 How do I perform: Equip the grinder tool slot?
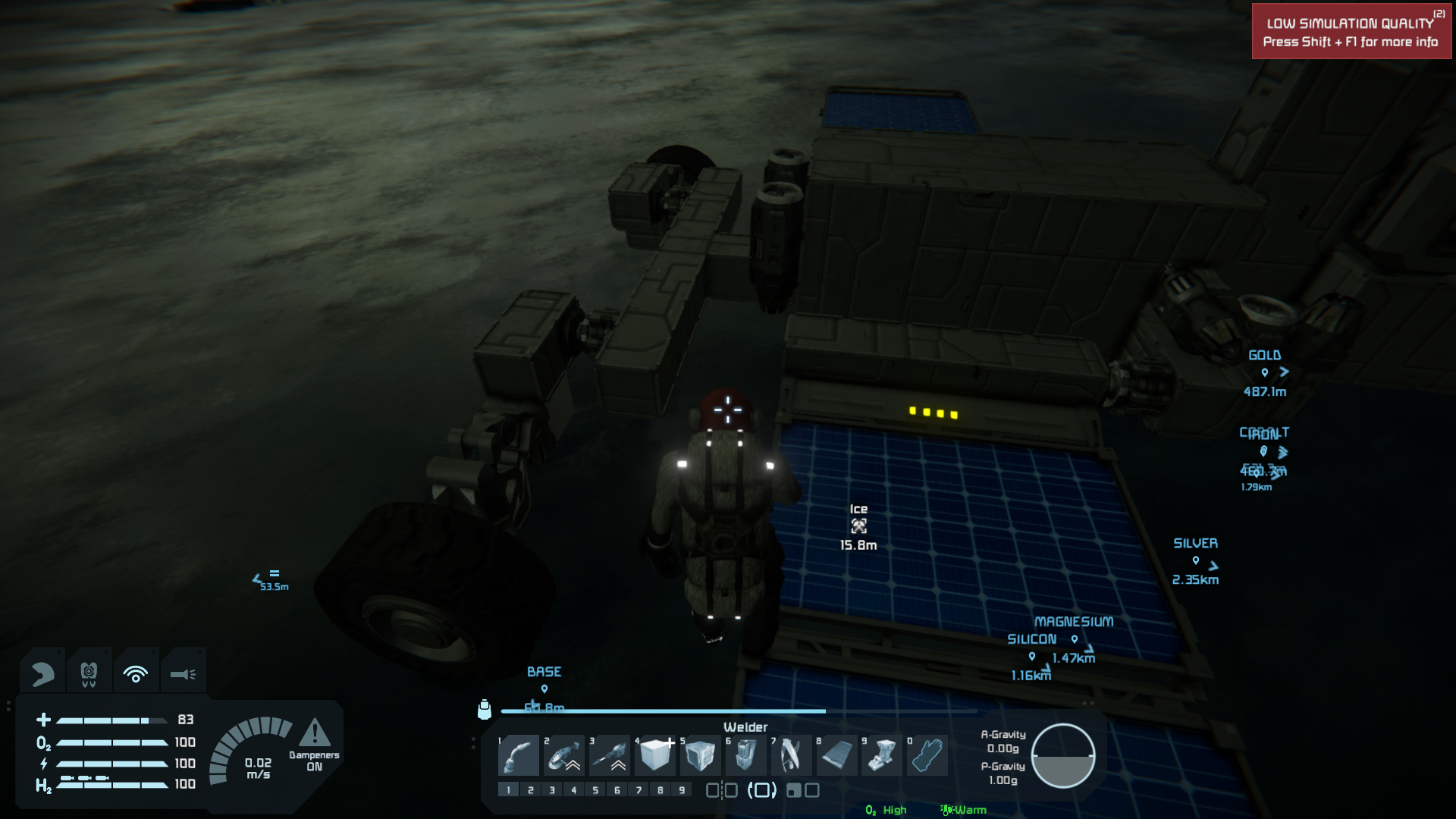pyautogui.click(x=564, y=755)
